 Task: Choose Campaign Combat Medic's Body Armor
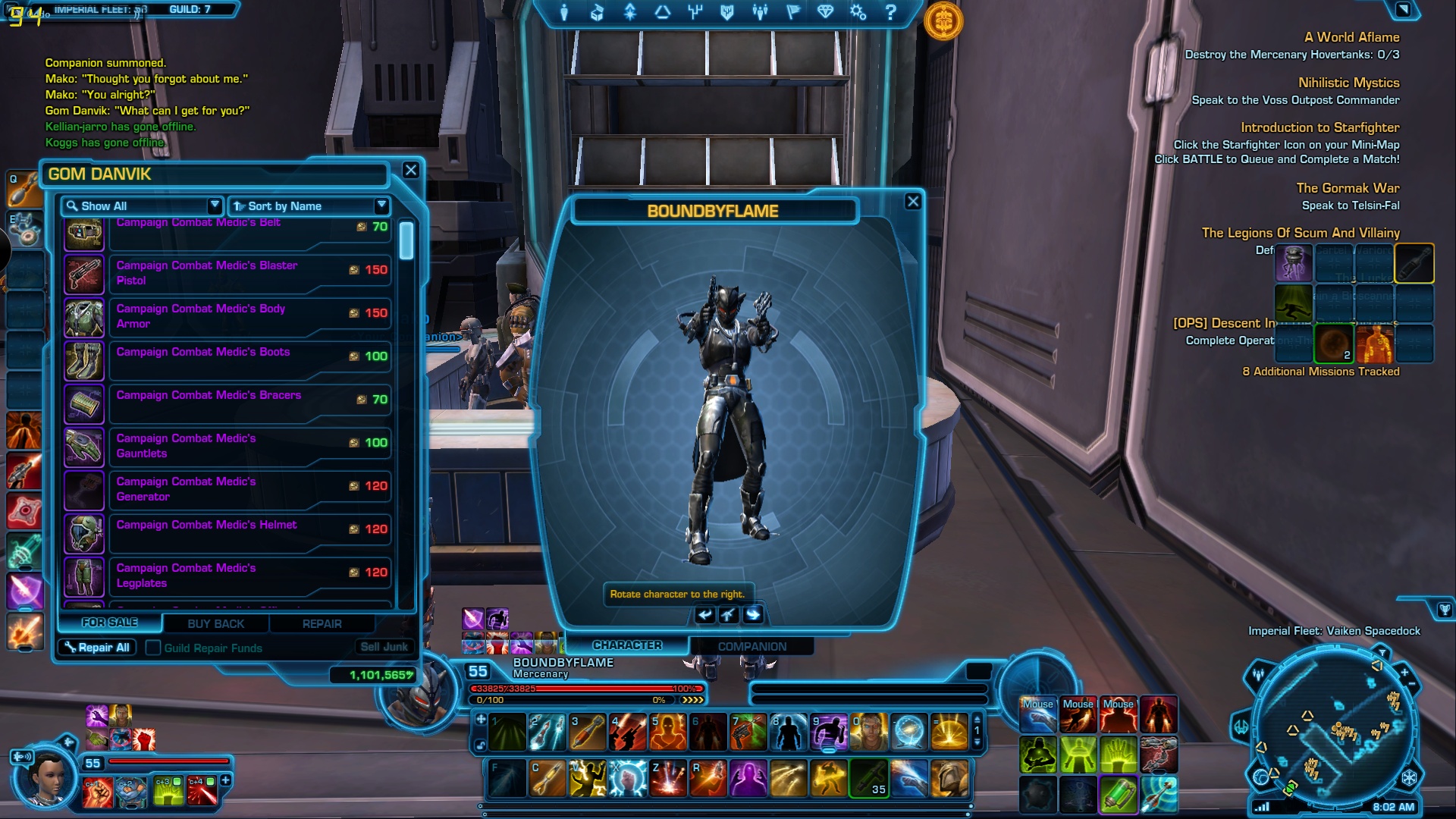(227, 316)
